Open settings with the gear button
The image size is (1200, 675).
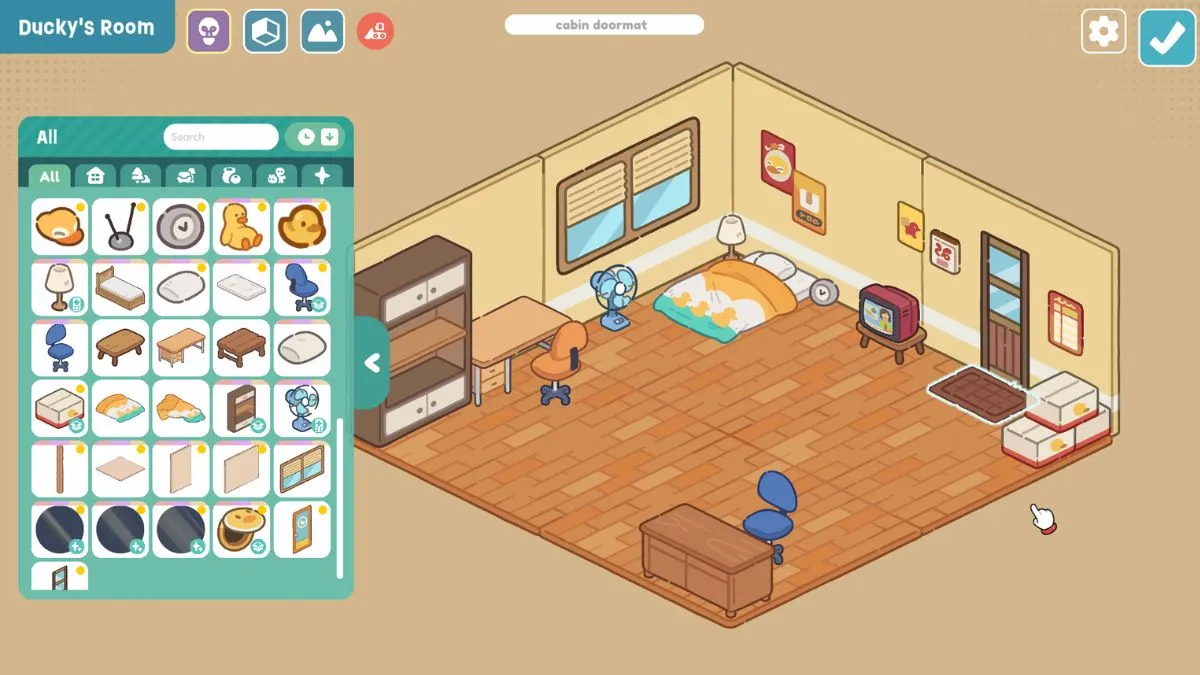(x=1103, y=32)
